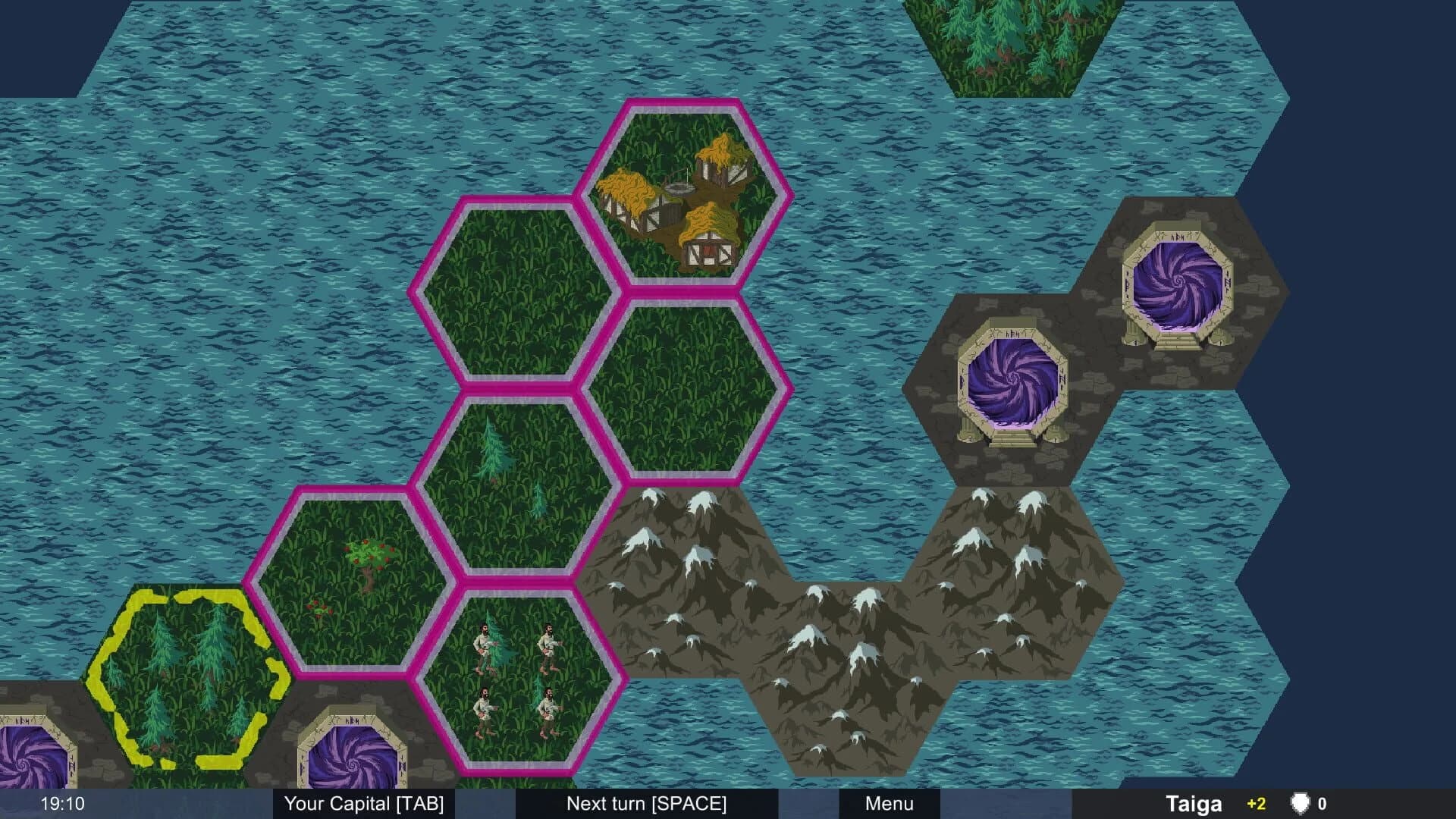Click the portal at the bottom center
The image size is (1456, 819).
tap(353, 766)
